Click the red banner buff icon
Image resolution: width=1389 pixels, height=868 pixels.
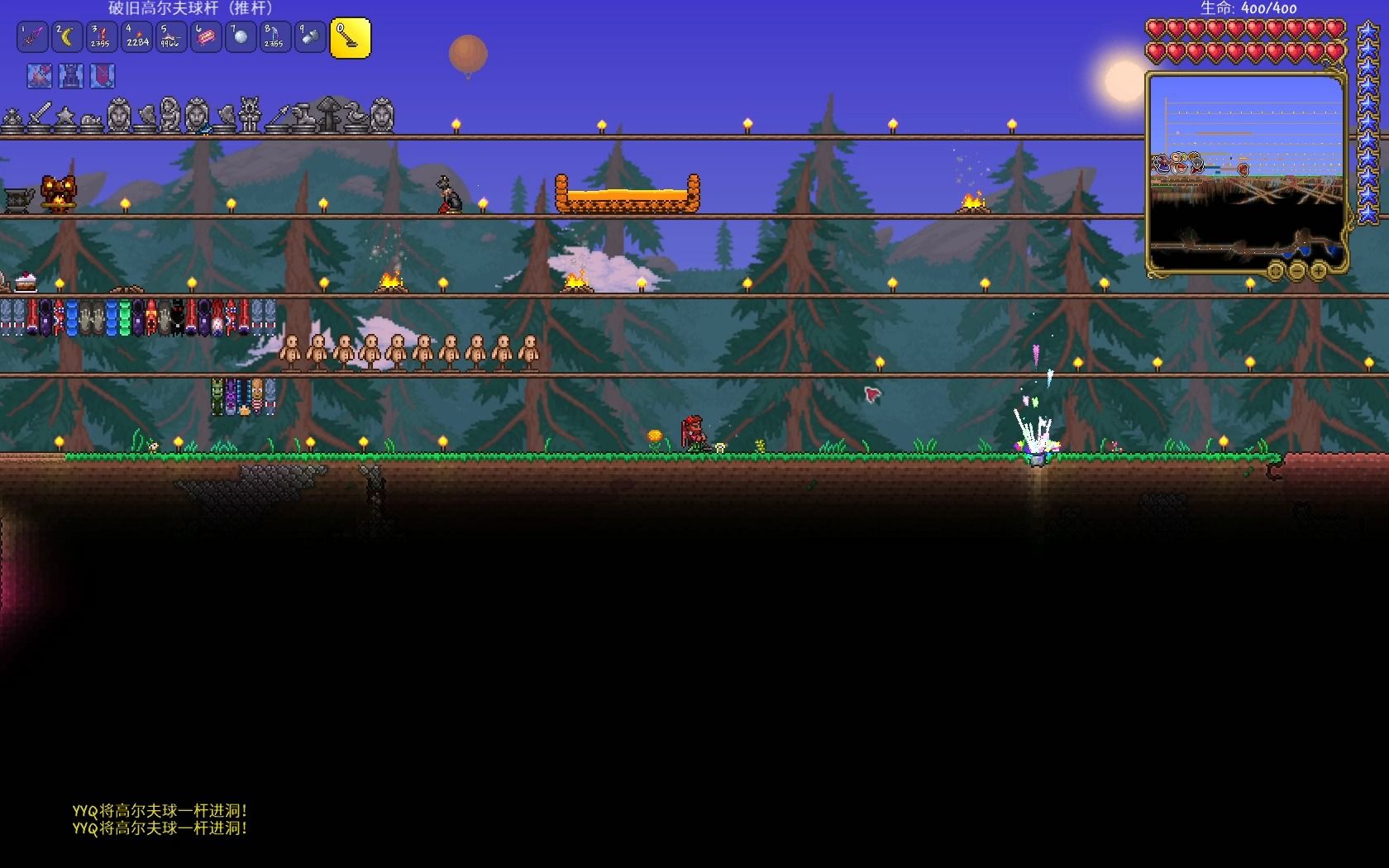pos(103,76)
